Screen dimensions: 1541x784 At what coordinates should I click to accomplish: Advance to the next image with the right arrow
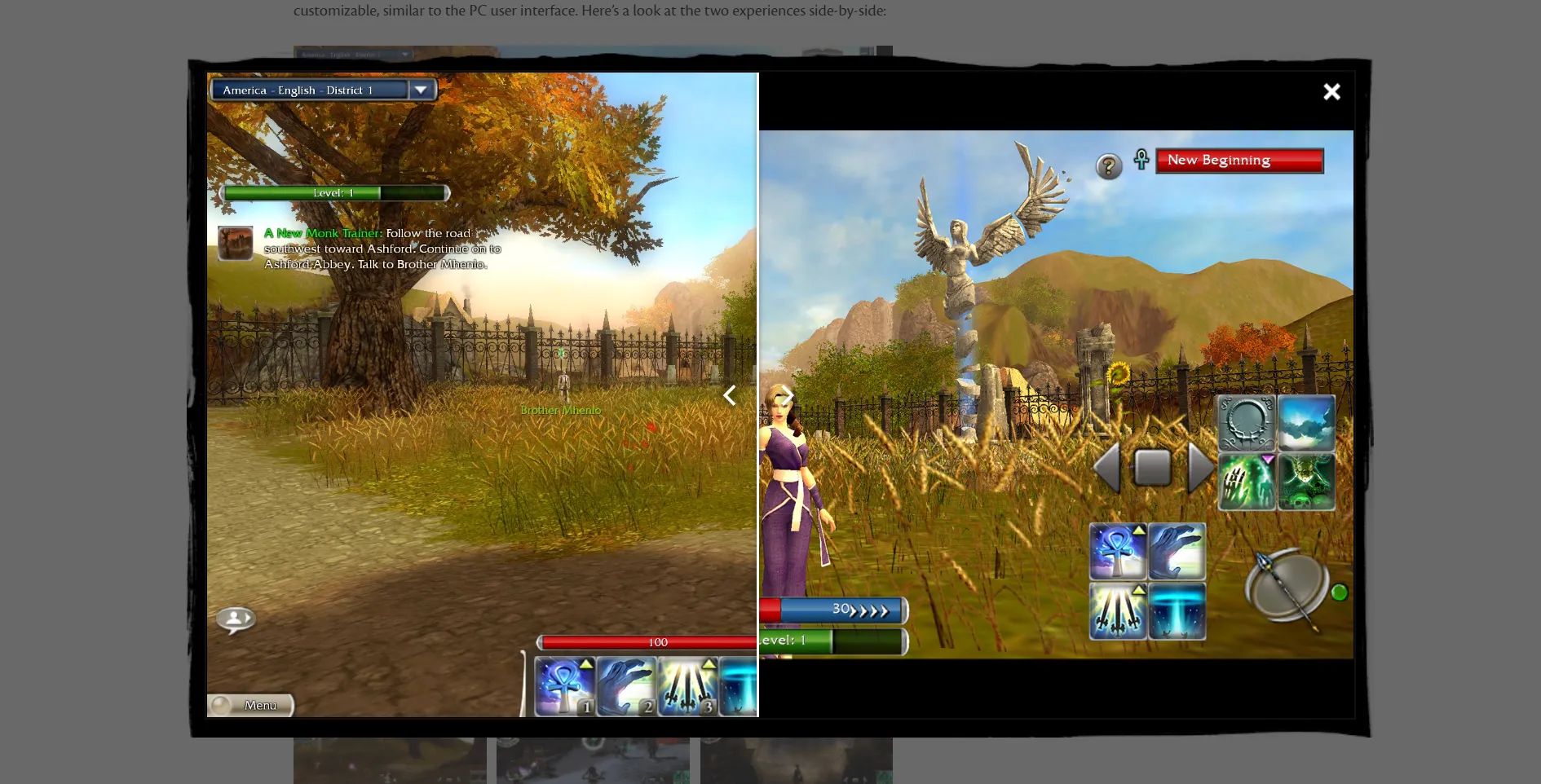[x=787, y=396]
